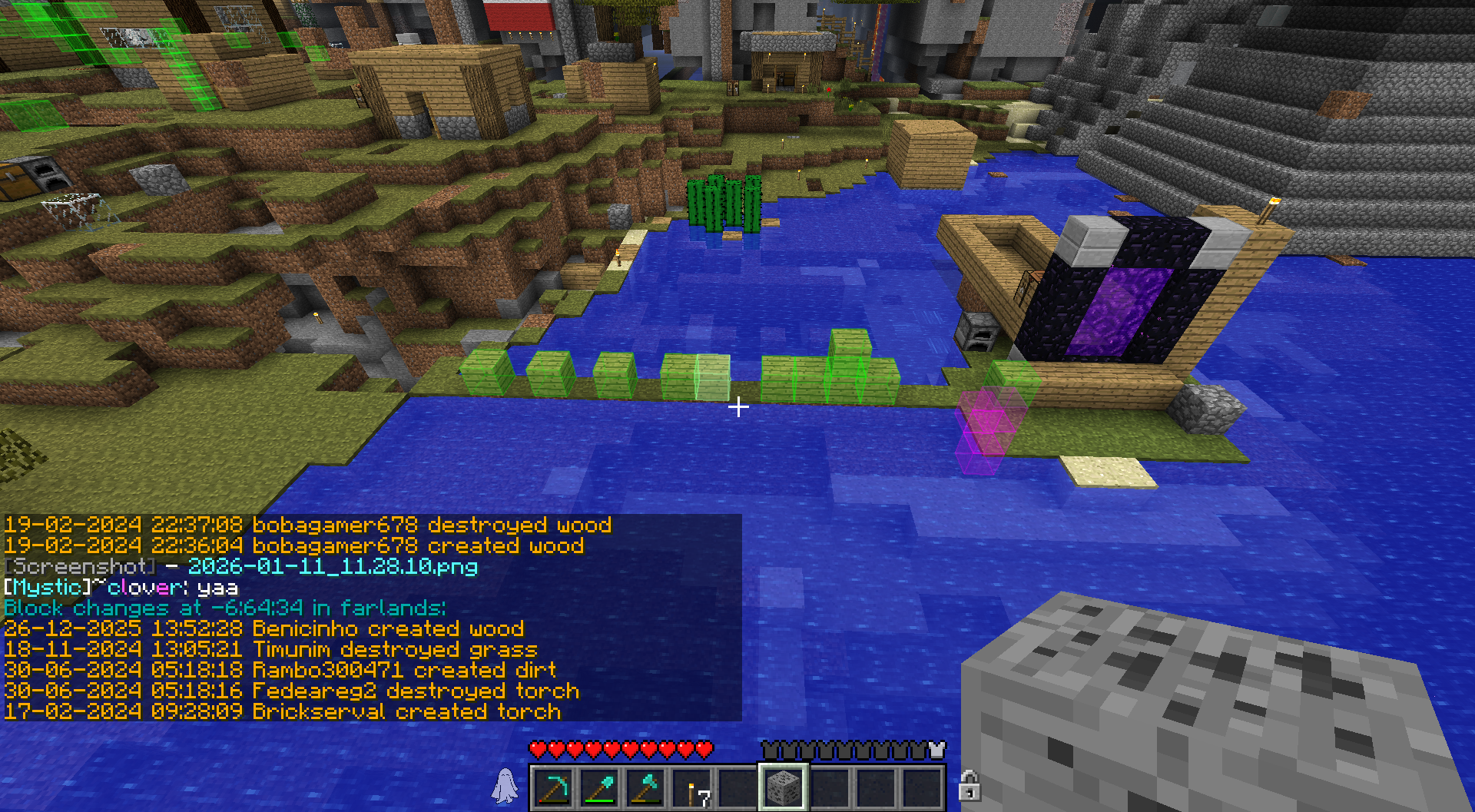Select the diamond pickaxe hotbar slot
This screenshot has height=812, width=1475.
click(553, 788)
